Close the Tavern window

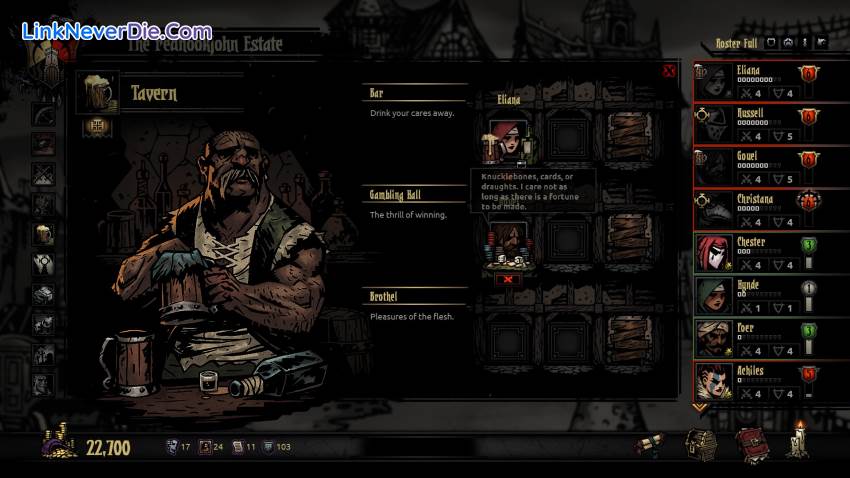[x=669, y=71]
